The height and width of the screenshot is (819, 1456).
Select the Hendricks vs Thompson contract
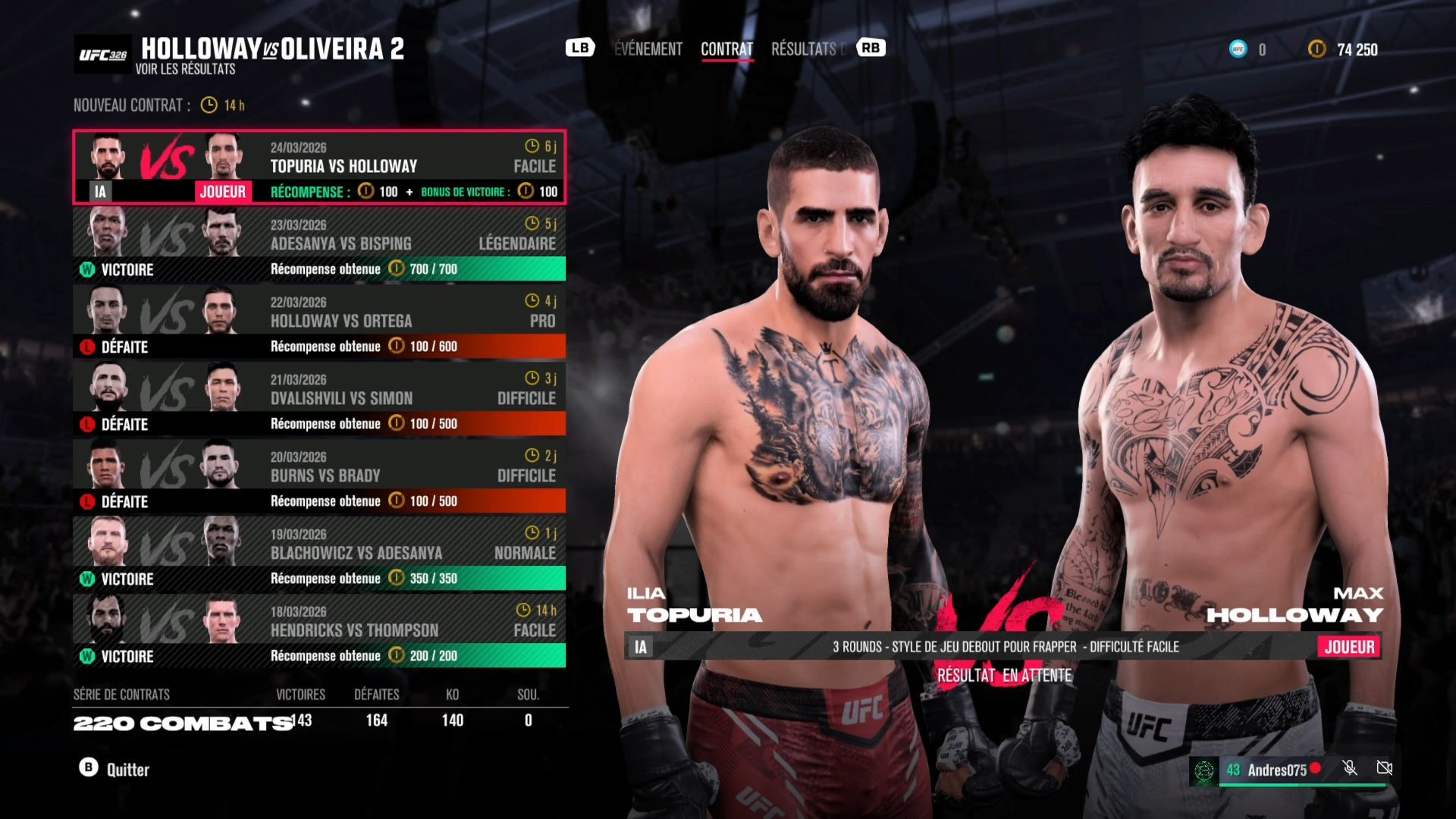click(x=318, y=631)
